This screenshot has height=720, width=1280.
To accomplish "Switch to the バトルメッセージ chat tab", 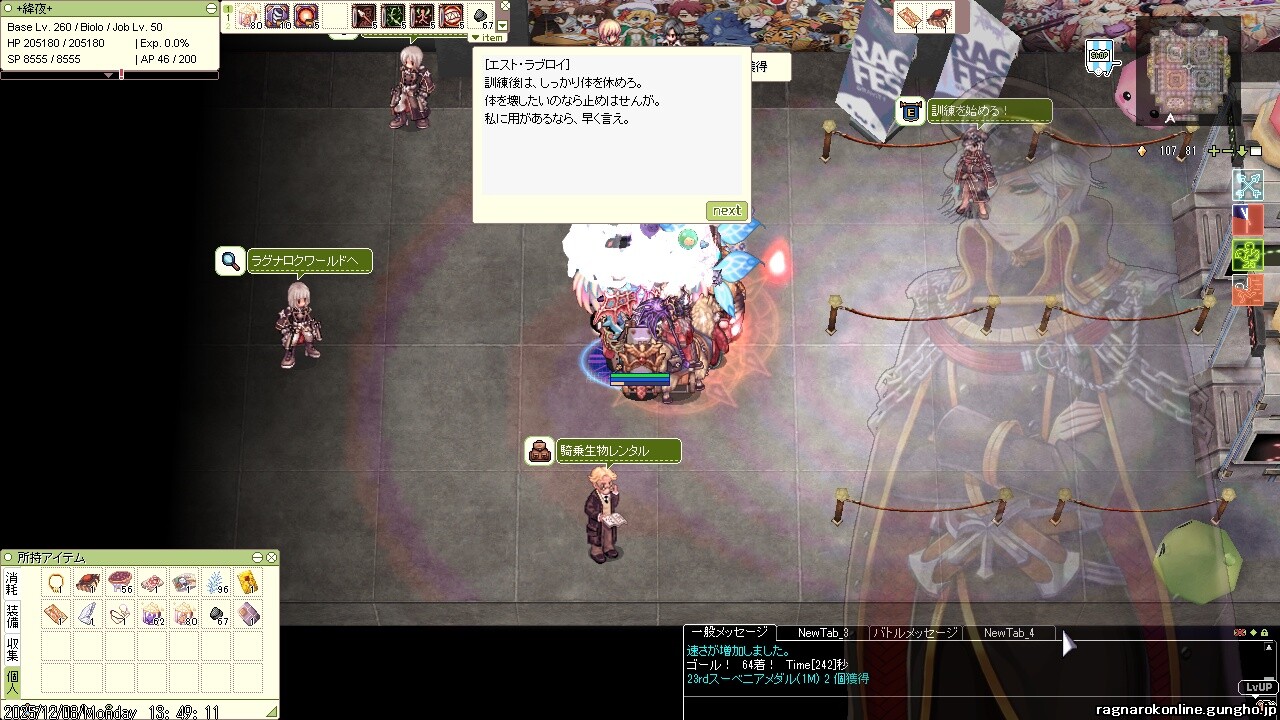I will pyautogui.click(x=915, y=632).
